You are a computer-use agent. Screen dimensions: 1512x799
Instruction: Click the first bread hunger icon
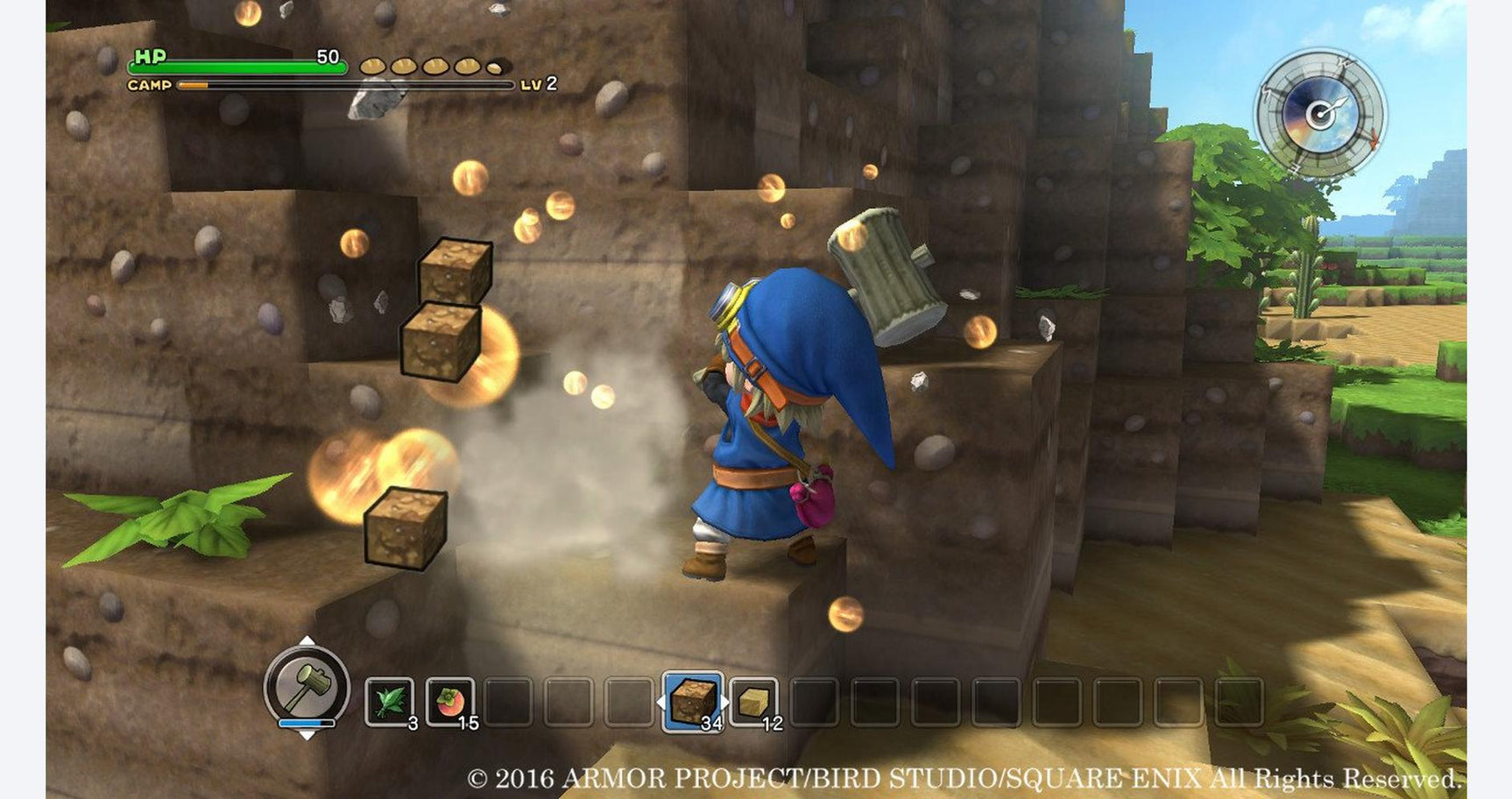click(x=373, y=67)
